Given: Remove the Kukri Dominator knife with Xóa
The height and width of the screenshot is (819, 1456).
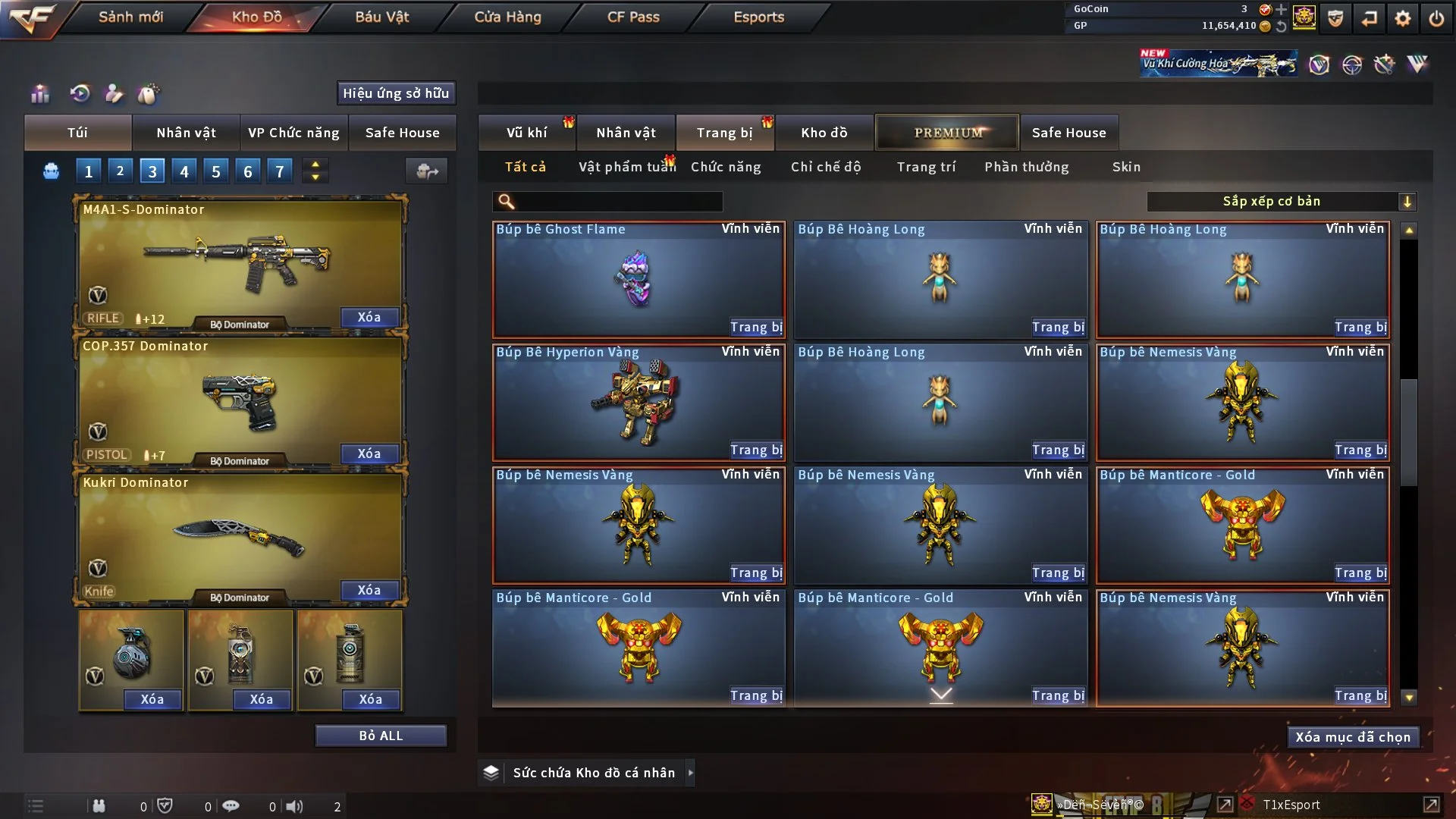Looking at the screenshot, I should [x=369, y=590].
